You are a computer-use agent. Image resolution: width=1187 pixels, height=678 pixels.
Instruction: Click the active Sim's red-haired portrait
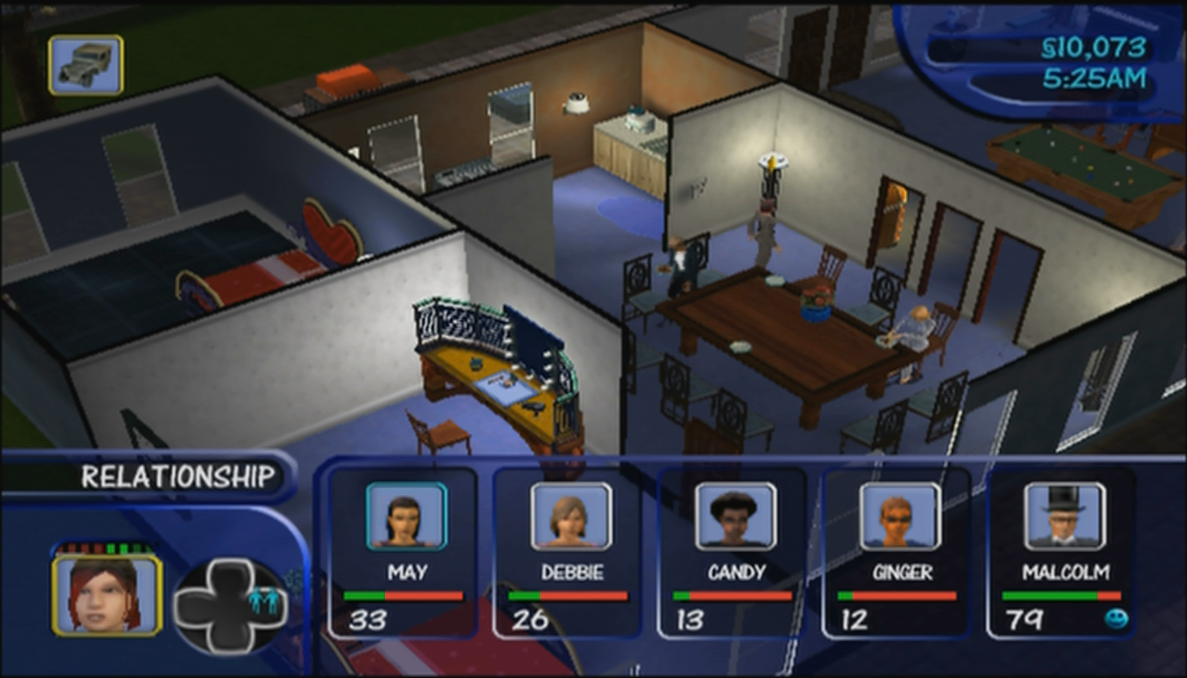pyautogui.click(x=106, y=595)
